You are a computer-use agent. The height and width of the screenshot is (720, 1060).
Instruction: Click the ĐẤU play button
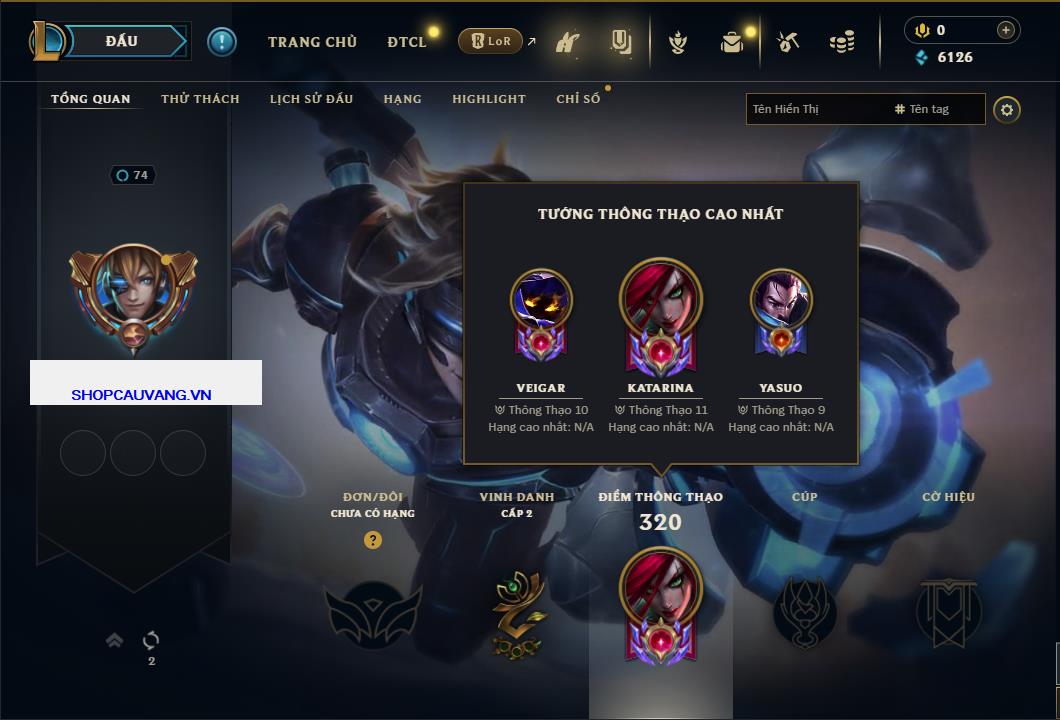pos(121,41)
